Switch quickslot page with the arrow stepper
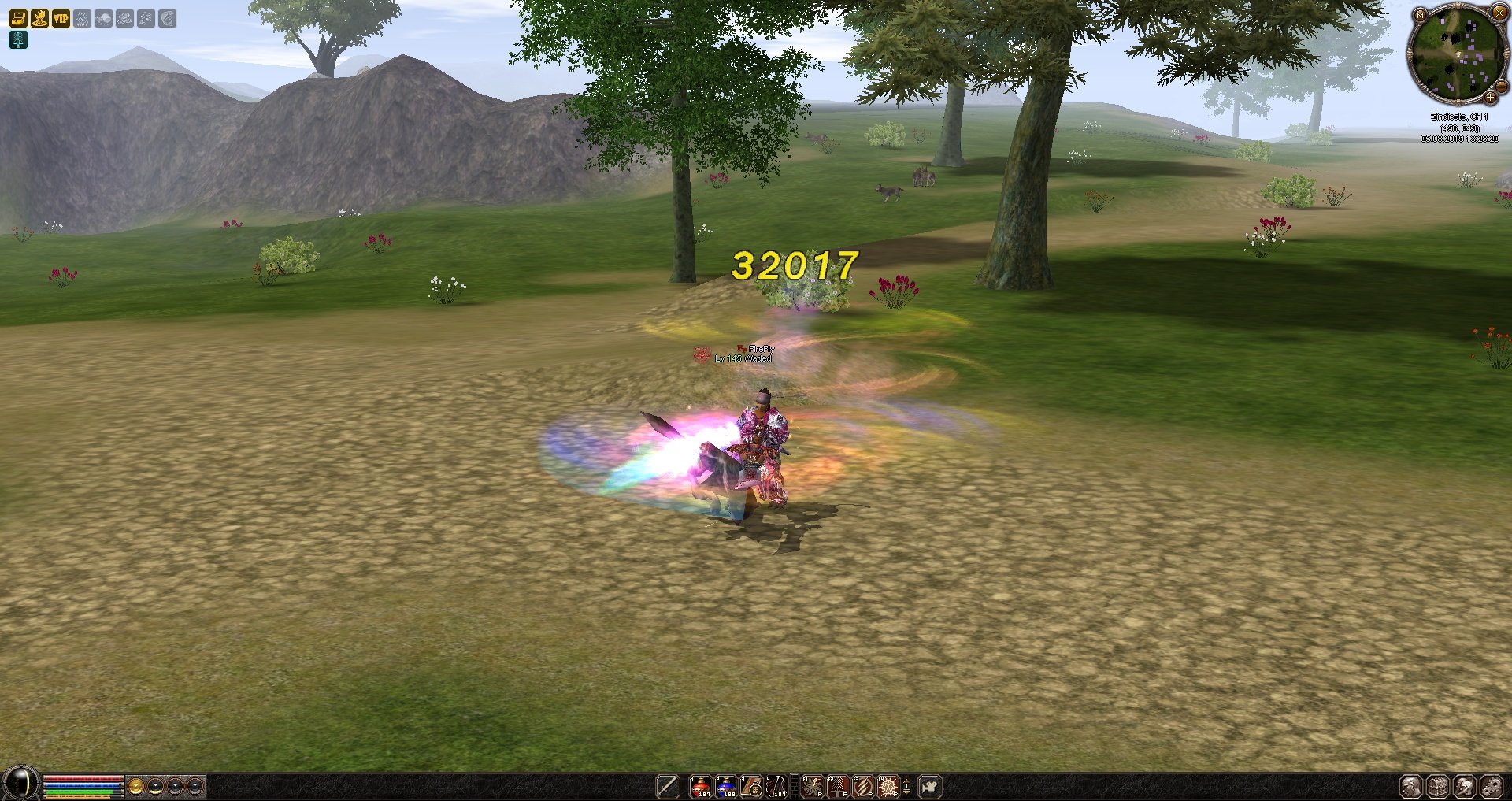This screenshot has height=801, width=1512. tap(907, 786)
